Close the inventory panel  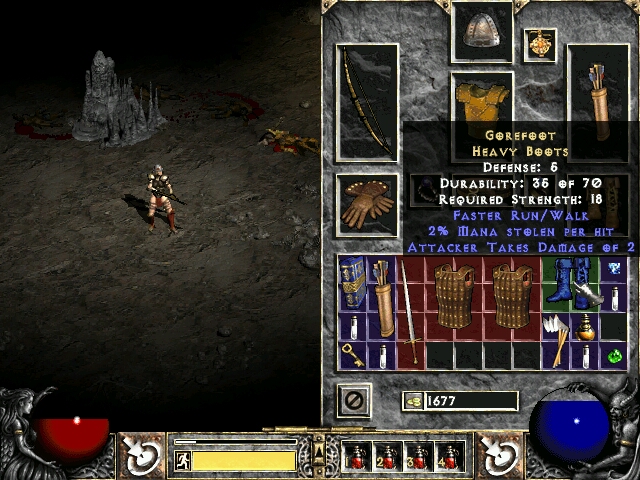pos(354,401)
